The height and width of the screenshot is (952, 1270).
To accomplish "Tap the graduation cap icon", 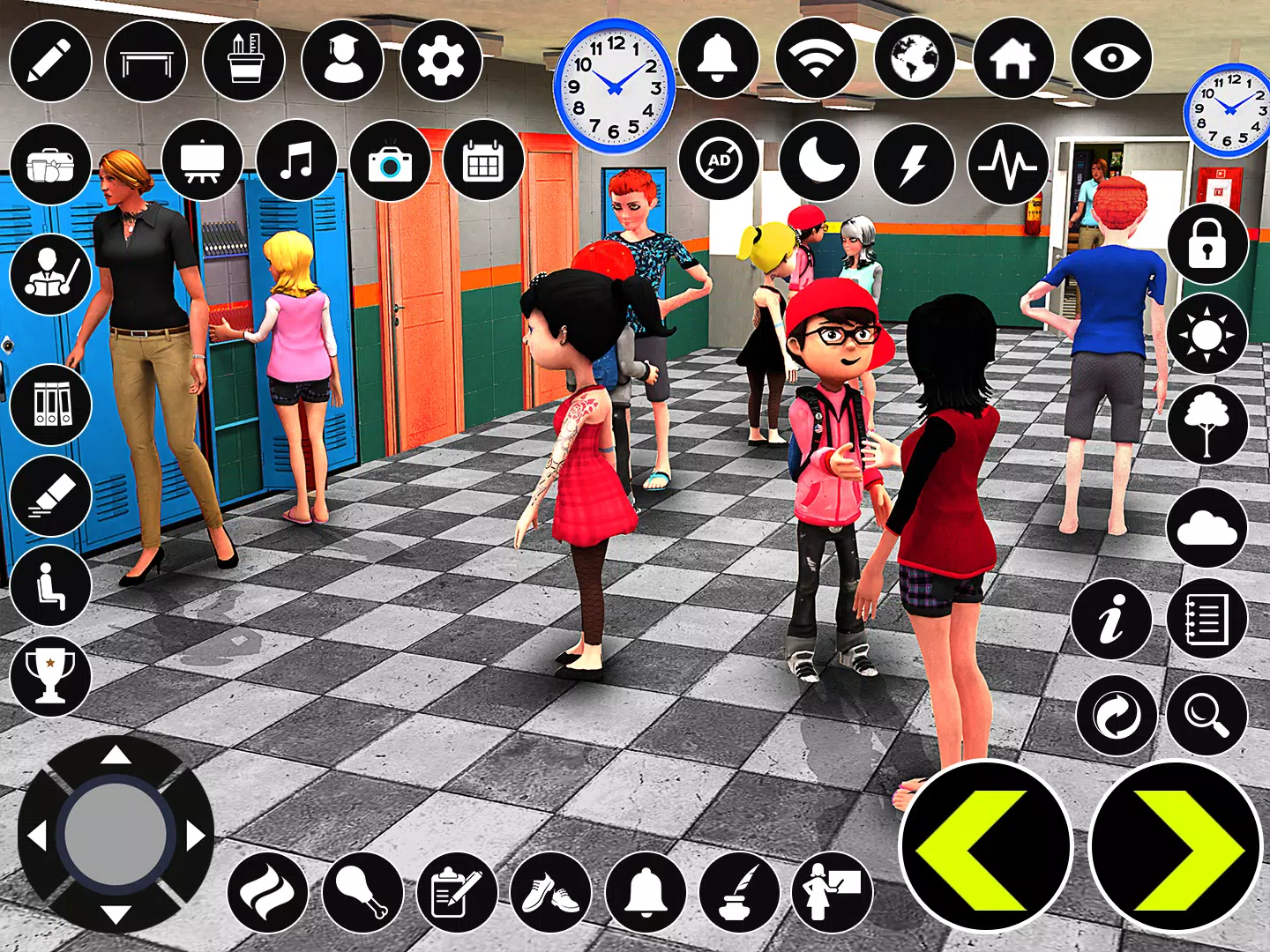I will tap(344, 60).
